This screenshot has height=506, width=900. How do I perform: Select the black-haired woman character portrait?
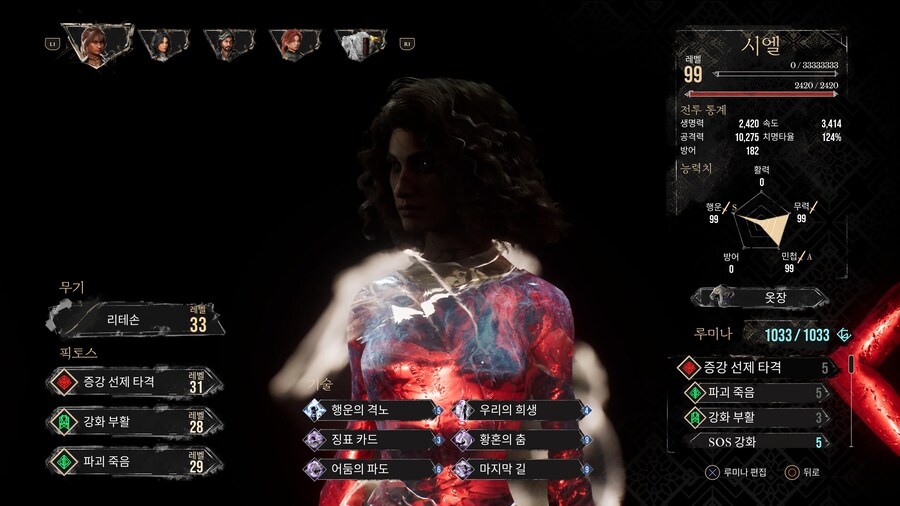(160, 43)
